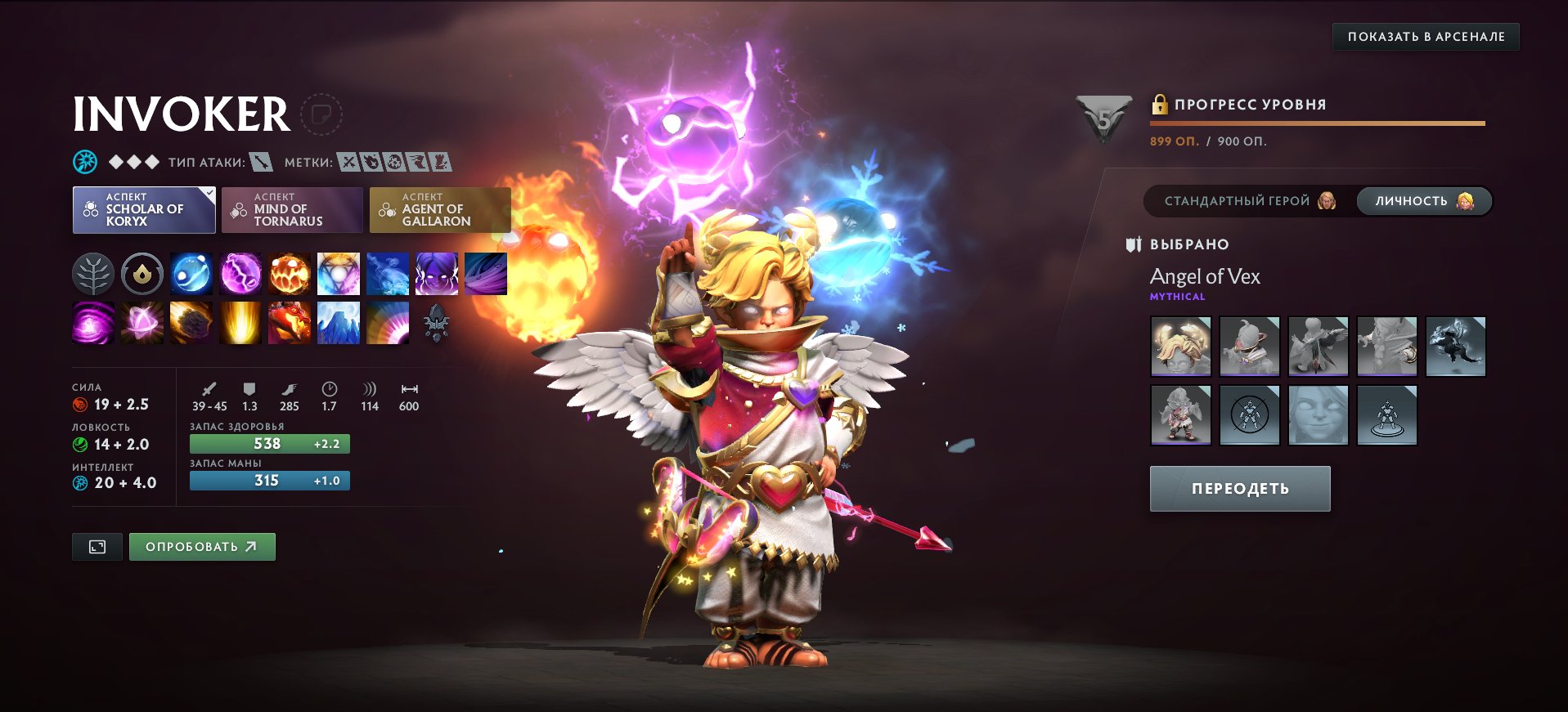Deselect the checked Scholar of Koryx aspect
The height and width of the screenshot is (712, 1568).
pos(144,210)
